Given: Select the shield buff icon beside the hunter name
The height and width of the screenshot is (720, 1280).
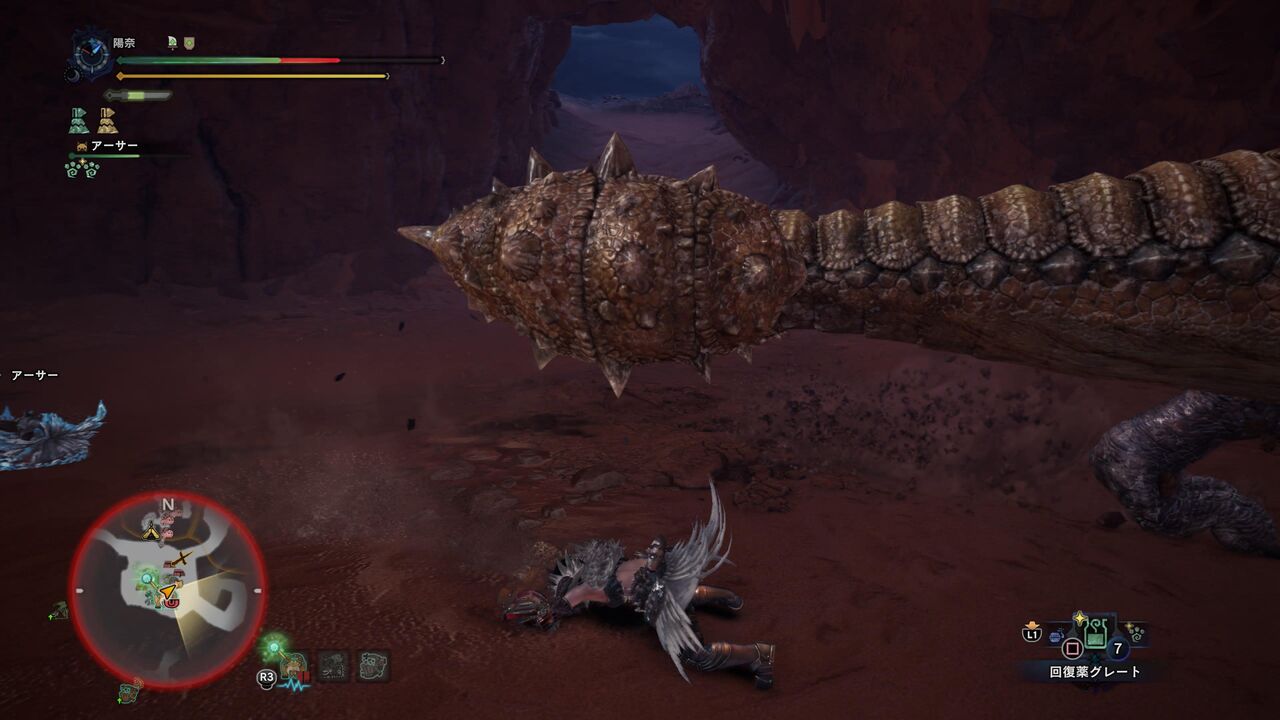Looking at the screenshot, I should (x=189, y=42).
